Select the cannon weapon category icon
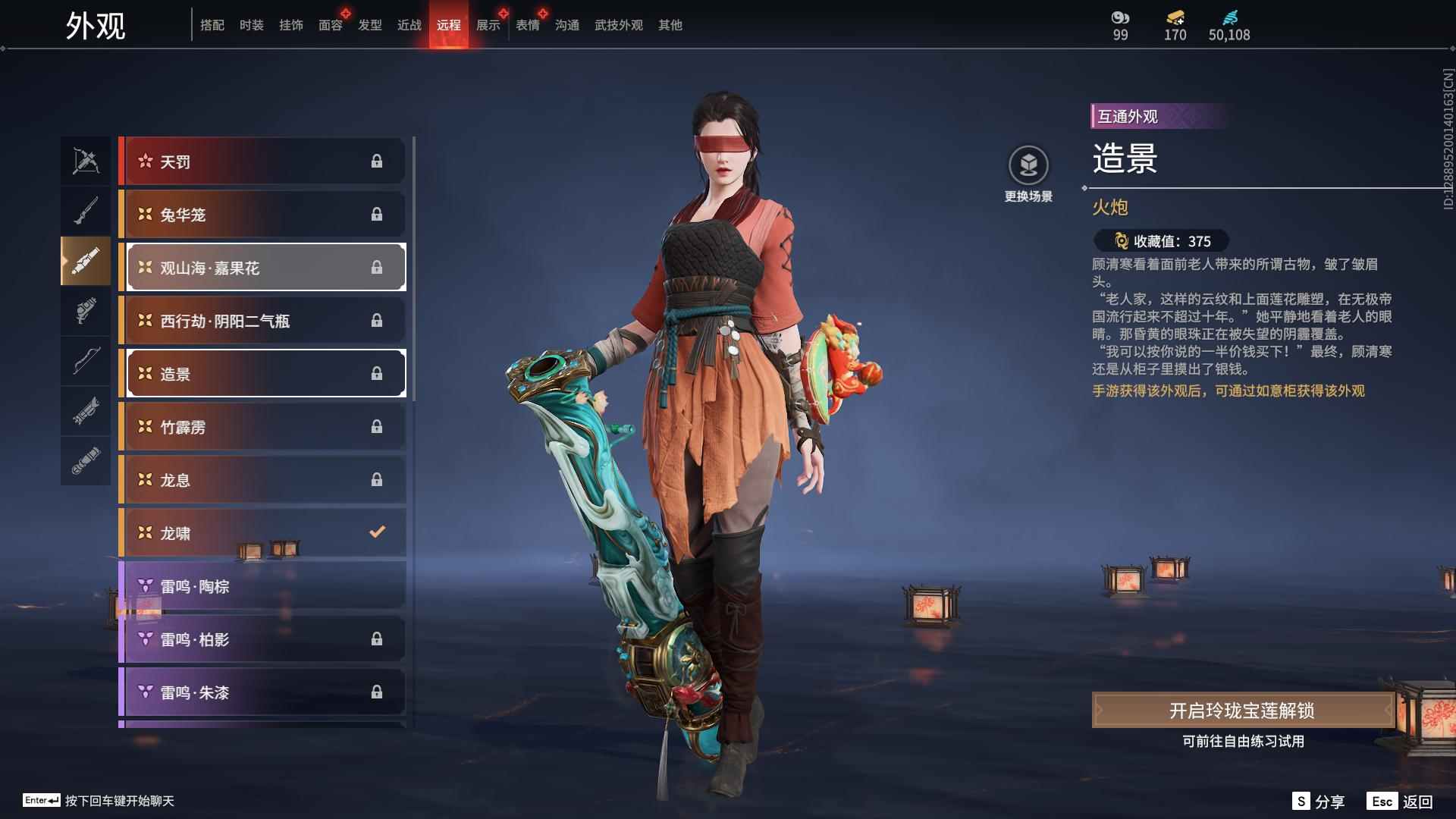Image resolution: width=1456 pixels, height=819 pixels. click(86, 262)
